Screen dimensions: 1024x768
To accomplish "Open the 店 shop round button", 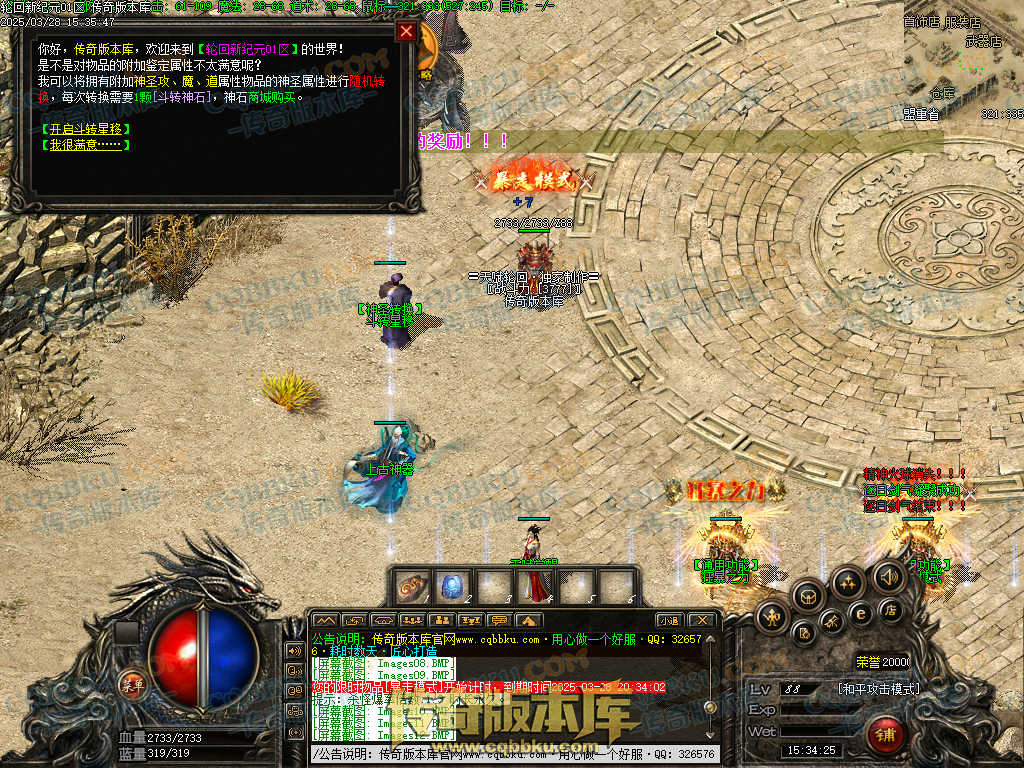I will point(888,609).
